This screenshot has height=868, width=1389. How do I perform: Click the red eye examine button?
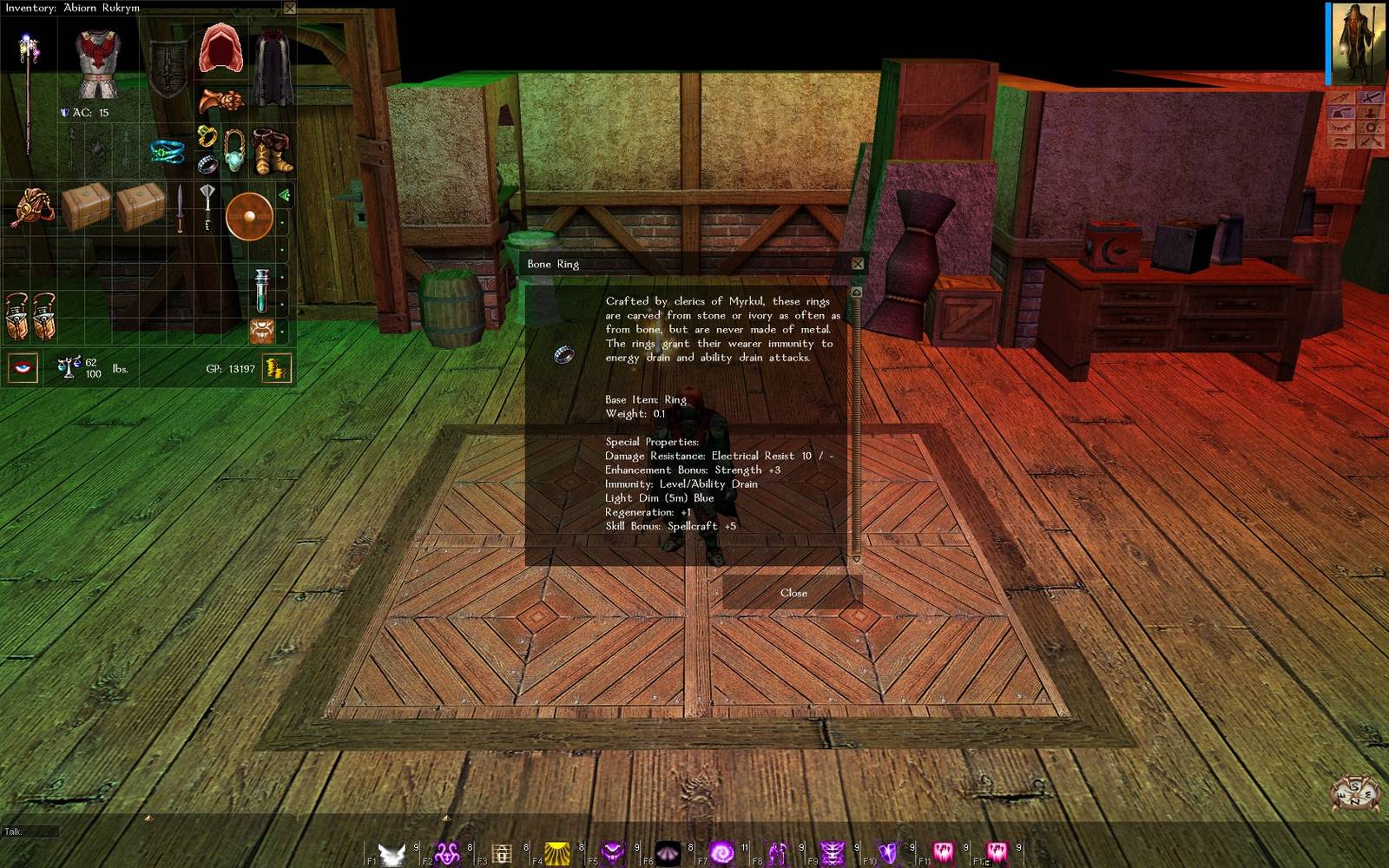tap(23, 368)
